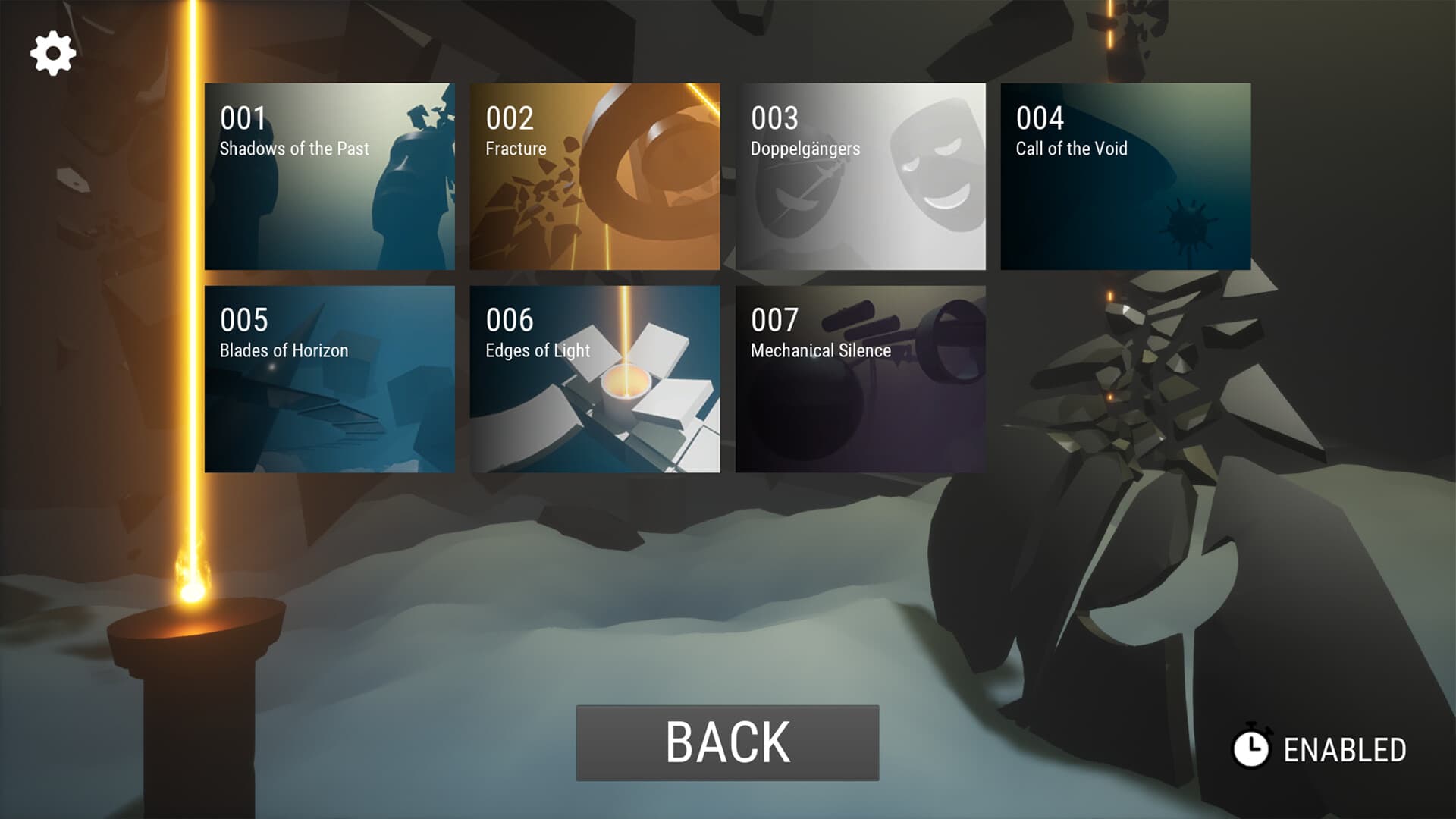1456x819 pixels.
Task: Click the Mechanical Silence label
Action: pos(820,350)
